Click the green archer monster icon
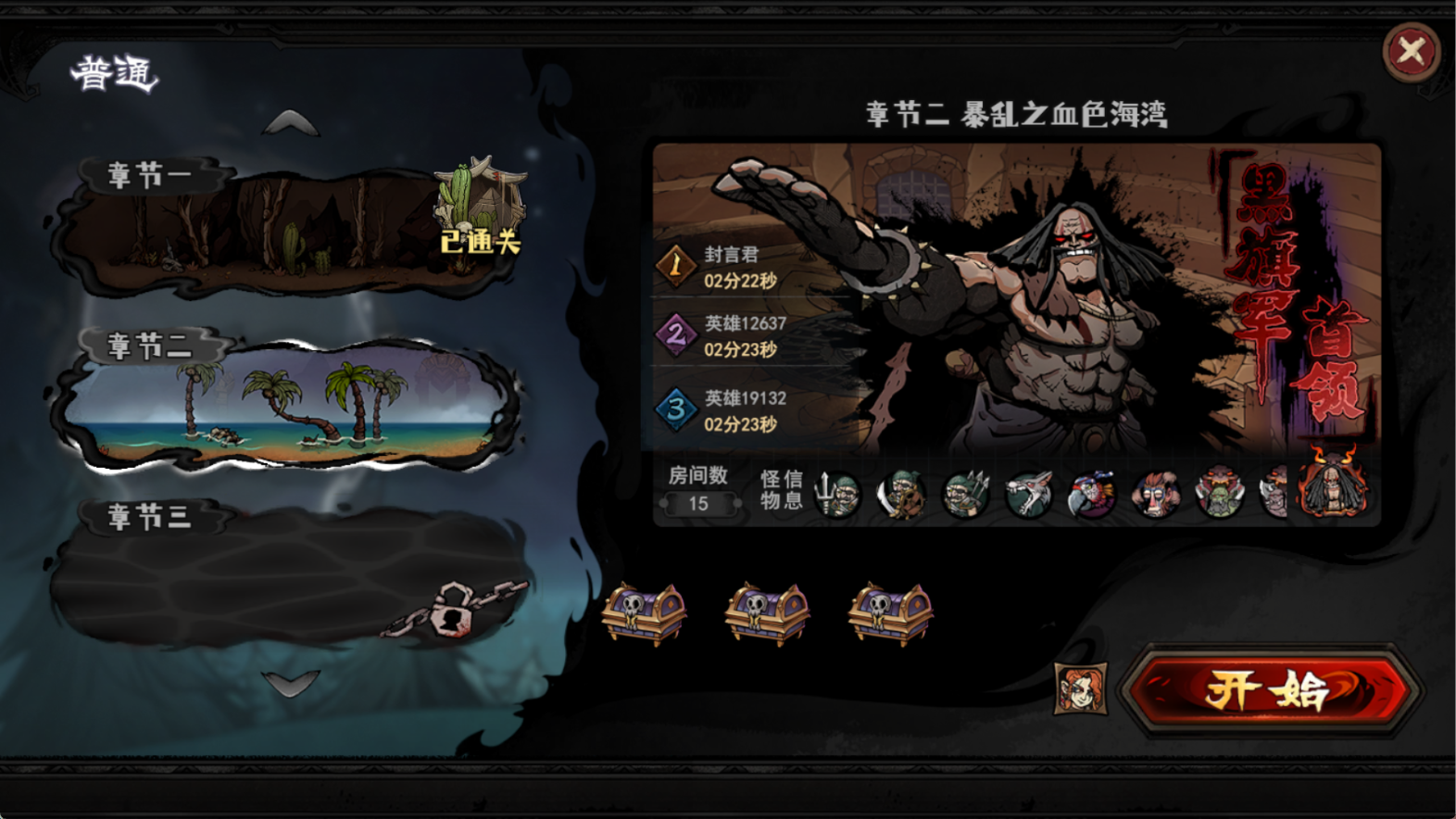Viewport: 1456px width, 819px height. coord(965,496)
